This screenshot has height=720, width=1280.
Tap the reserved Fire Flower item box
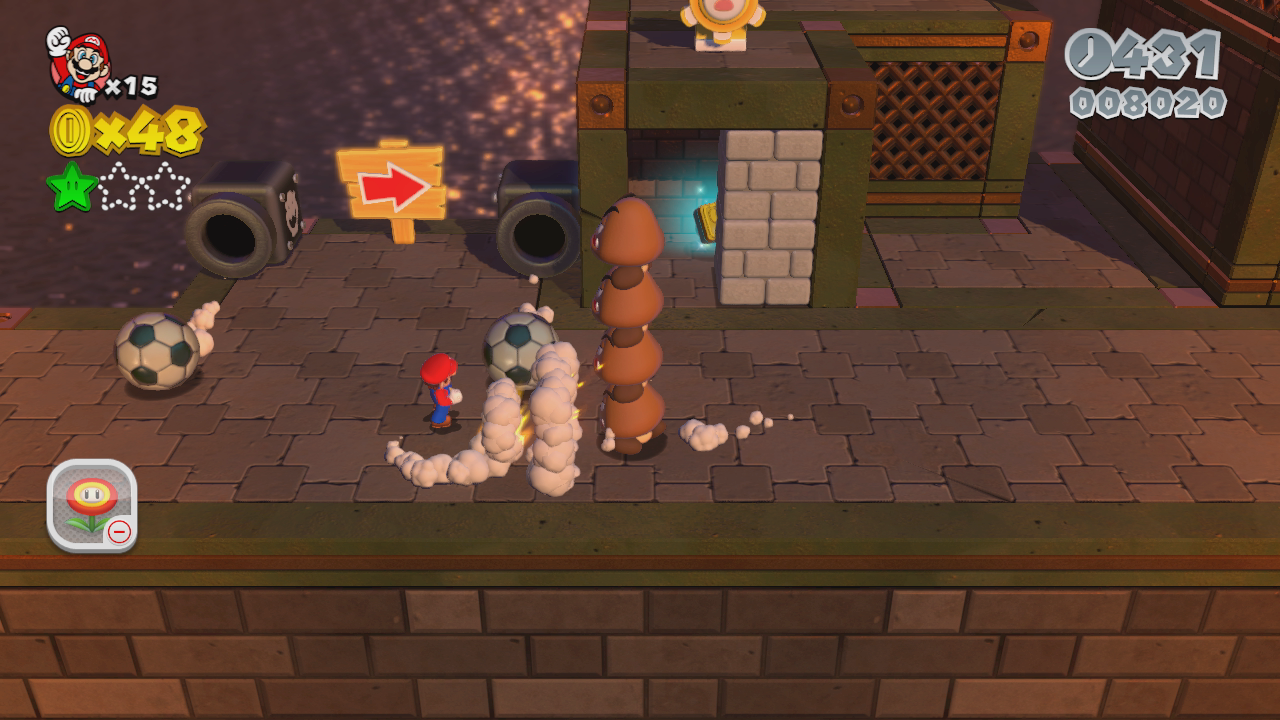click(x=91, y=505)
